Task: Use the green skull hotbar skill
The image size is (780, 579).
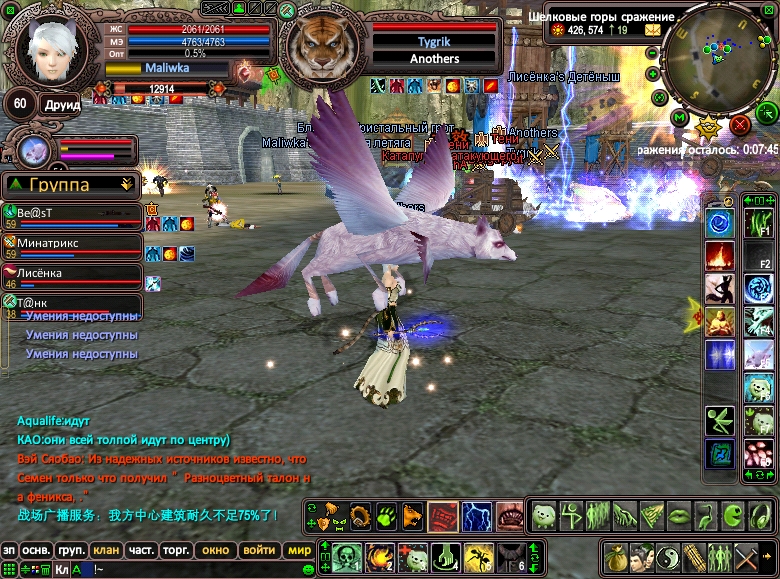Action: [x=347, y=556]
